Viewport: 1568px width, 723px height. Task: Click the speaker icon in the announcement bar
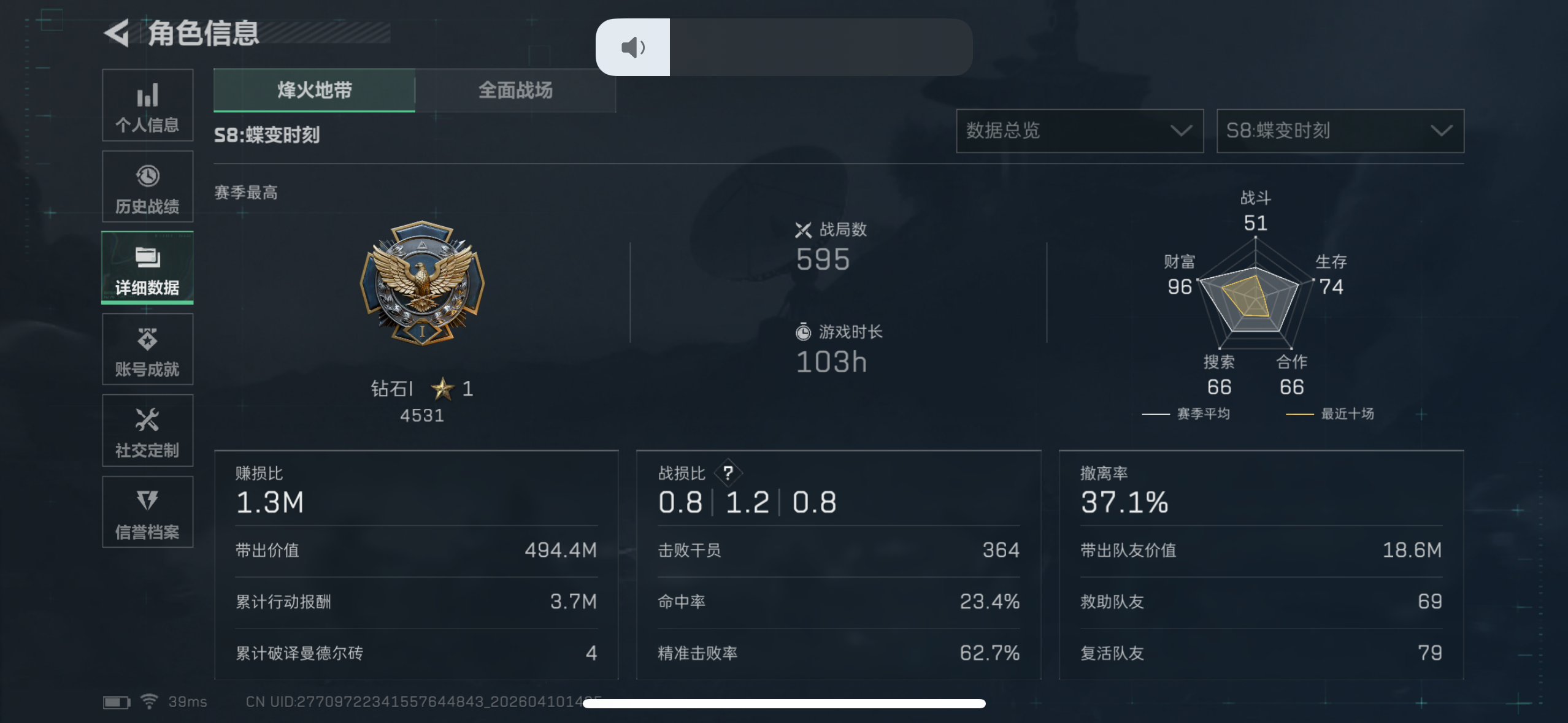tap(632, 47)
